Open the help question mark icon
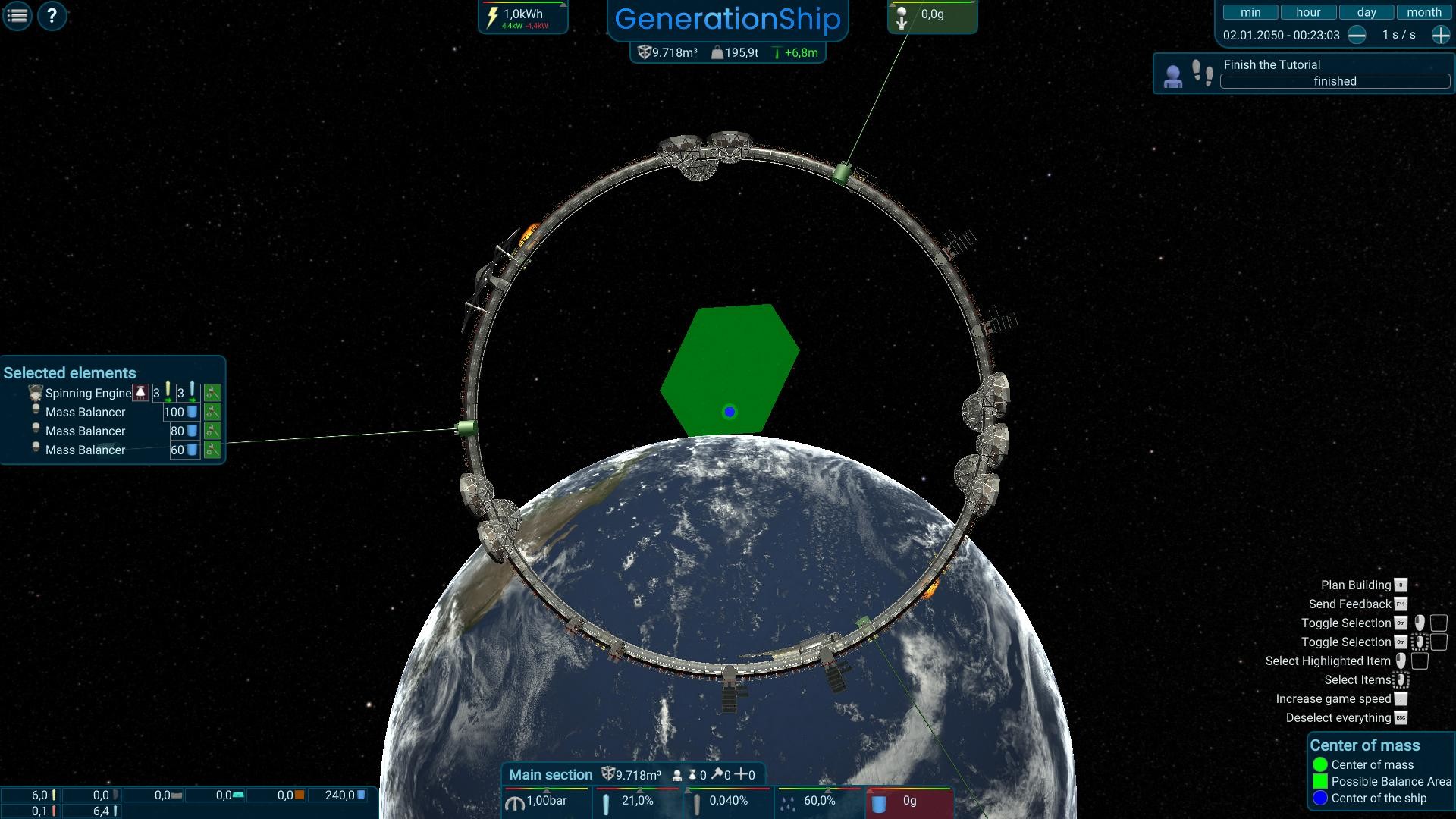Image resolution: width=1456 pixels, height=819 pixels. point(52,15)
